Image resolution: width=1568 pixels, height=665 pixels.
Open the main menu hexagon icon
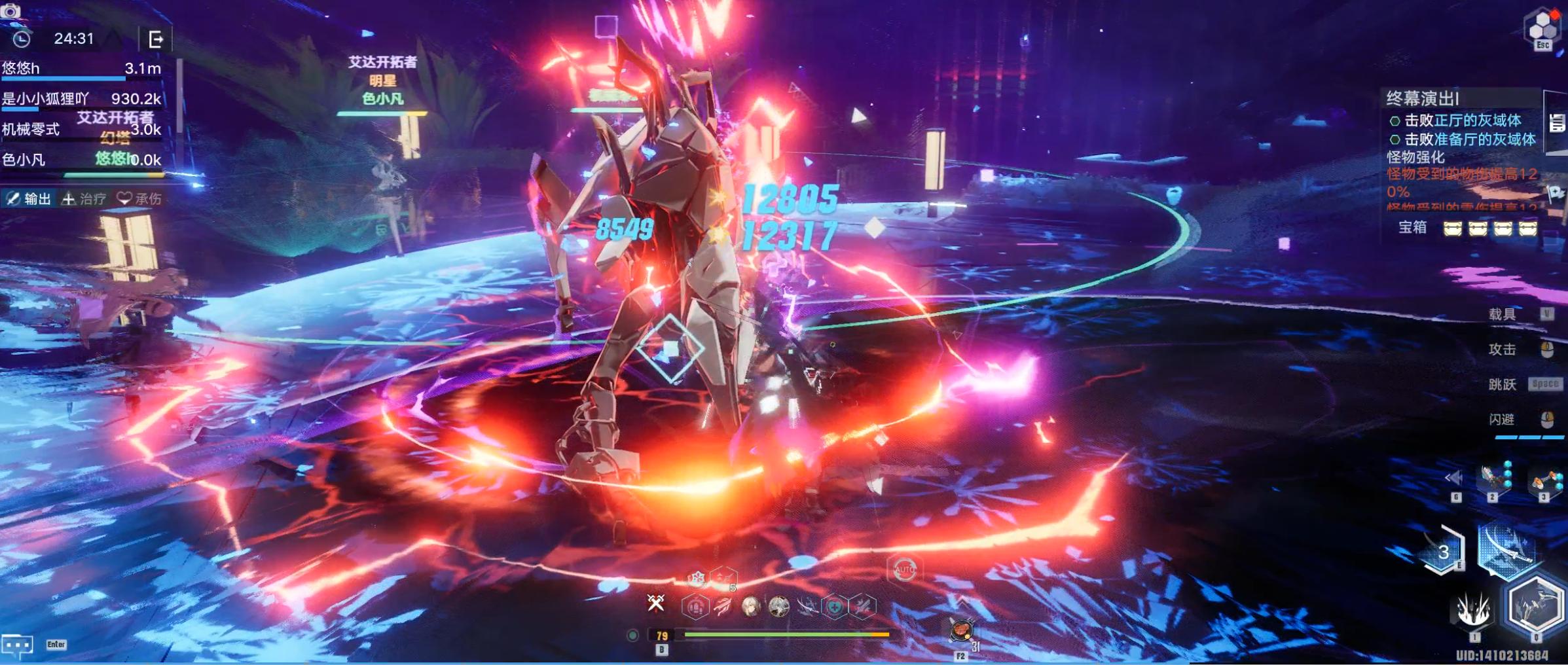point(1542,27)
